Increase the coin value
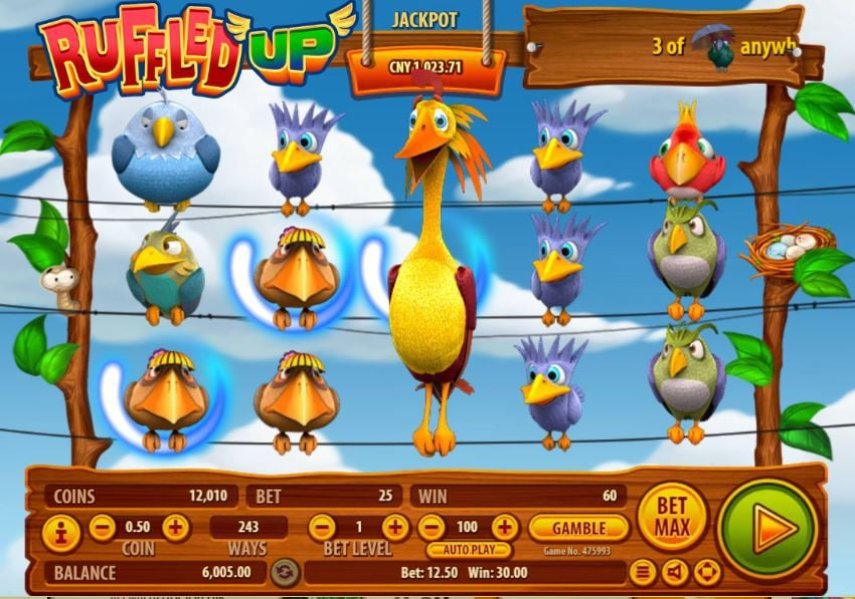 click(175, 527)
